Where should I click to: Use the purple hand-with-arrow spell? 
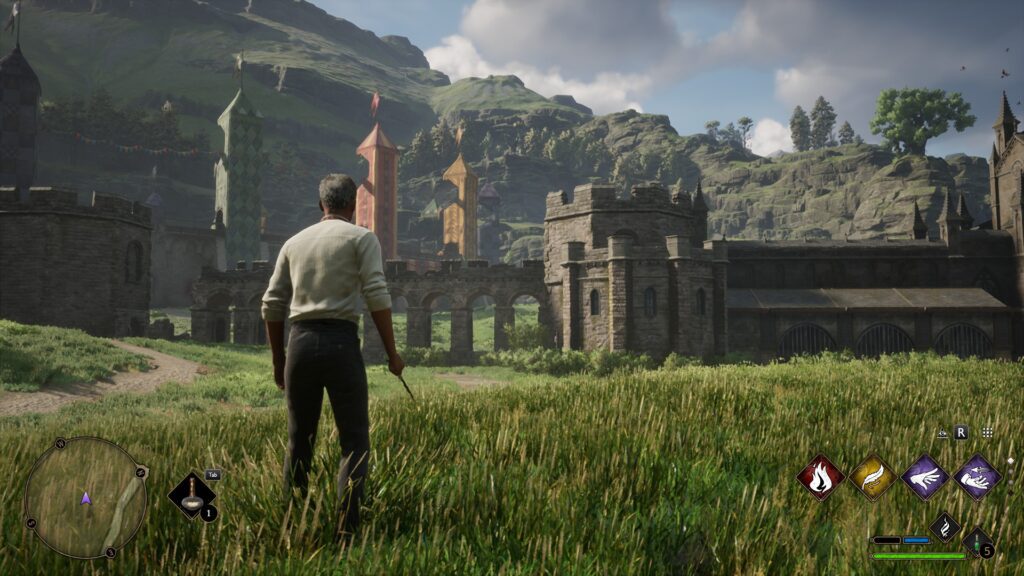pyautogui.click(x=976, y=477)
